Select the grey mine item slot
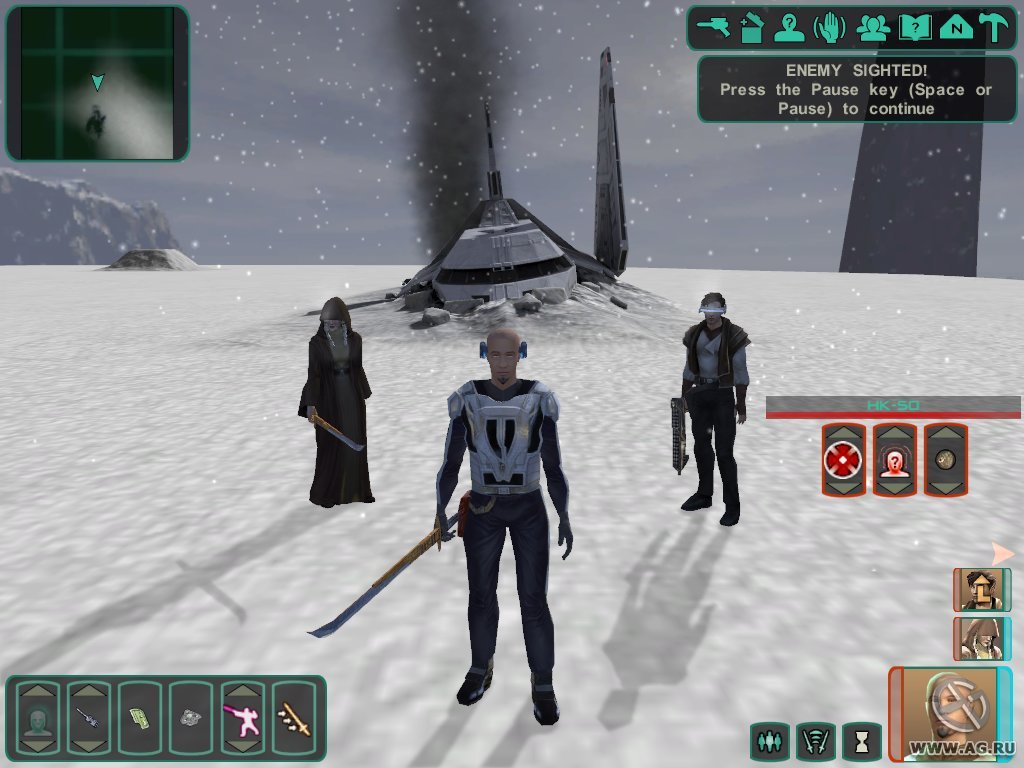This screenshot has height=768, width=1024. click(191, 717)
